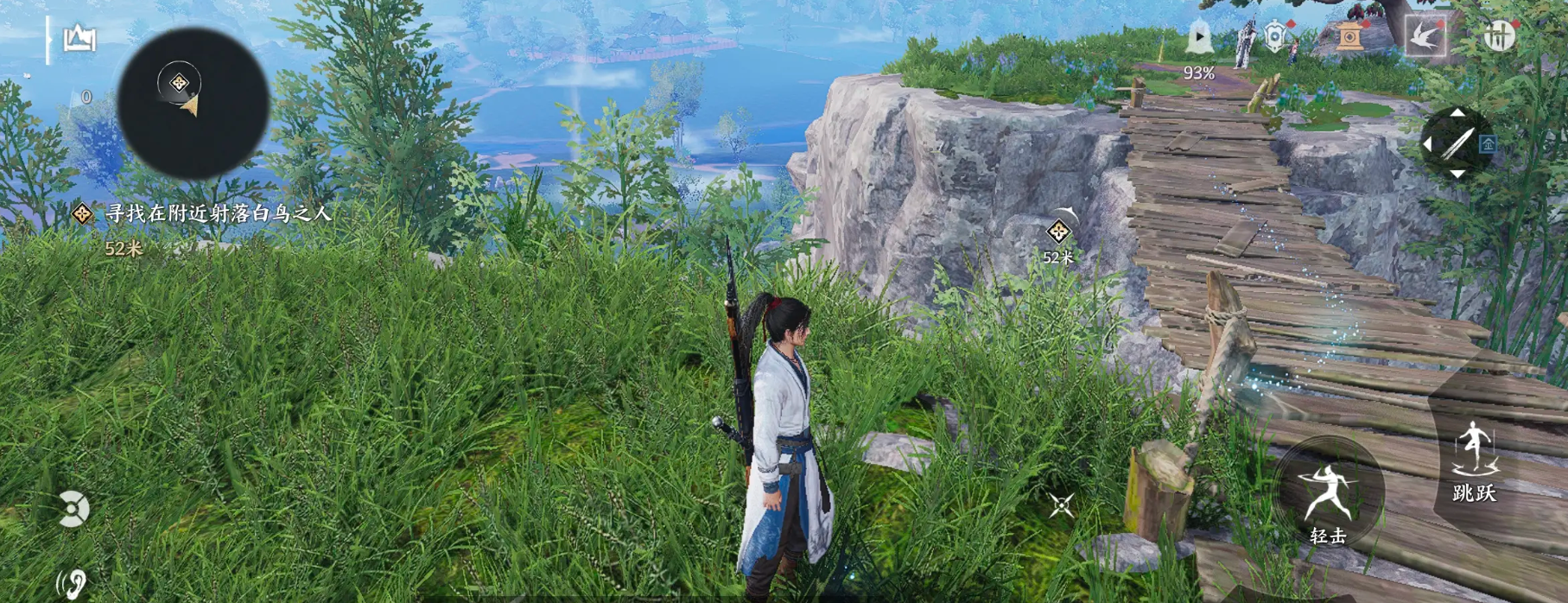Click the down arrow on the weapon wheel
The image size is (1568, 603).
(x=1457, y=175)
